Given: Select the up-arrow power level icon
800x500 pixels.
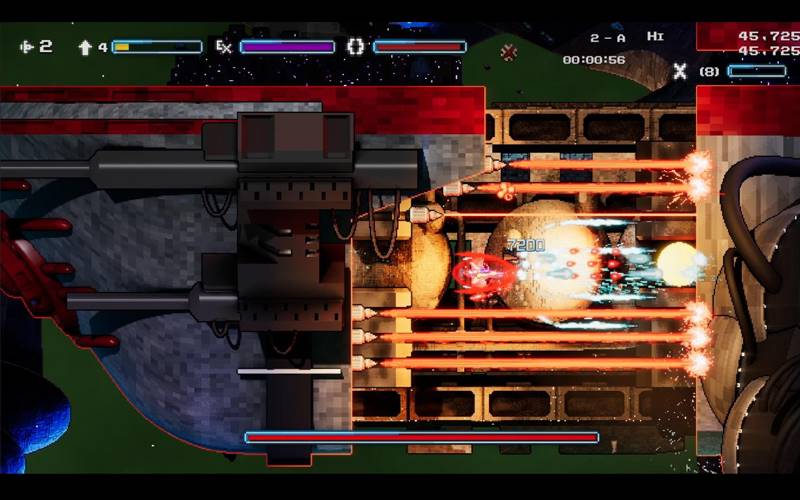Looking at the screenshot, I should tap(85, 46).
